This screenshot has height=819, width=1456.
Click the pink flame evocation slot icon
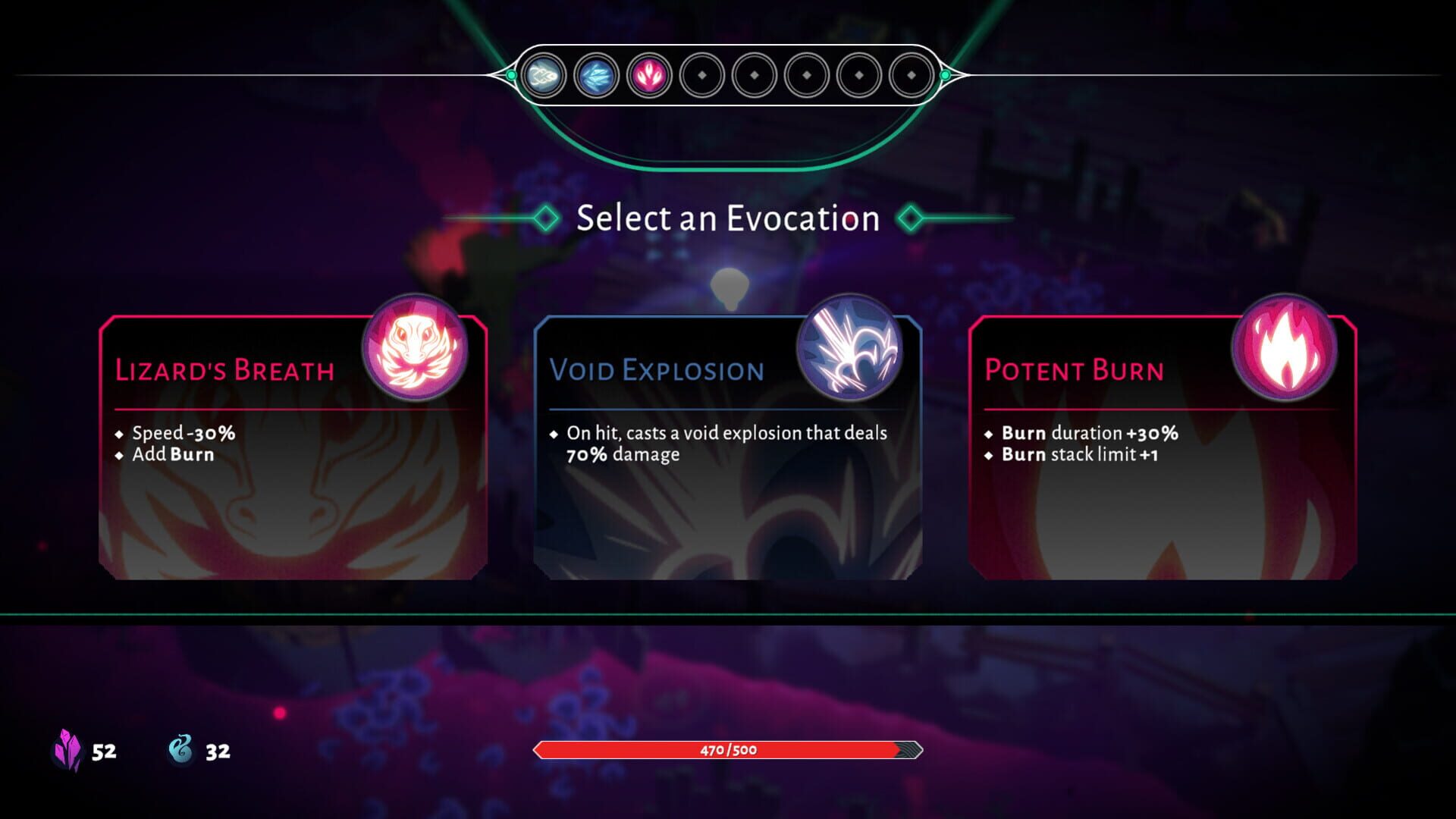tap(650, 74)
